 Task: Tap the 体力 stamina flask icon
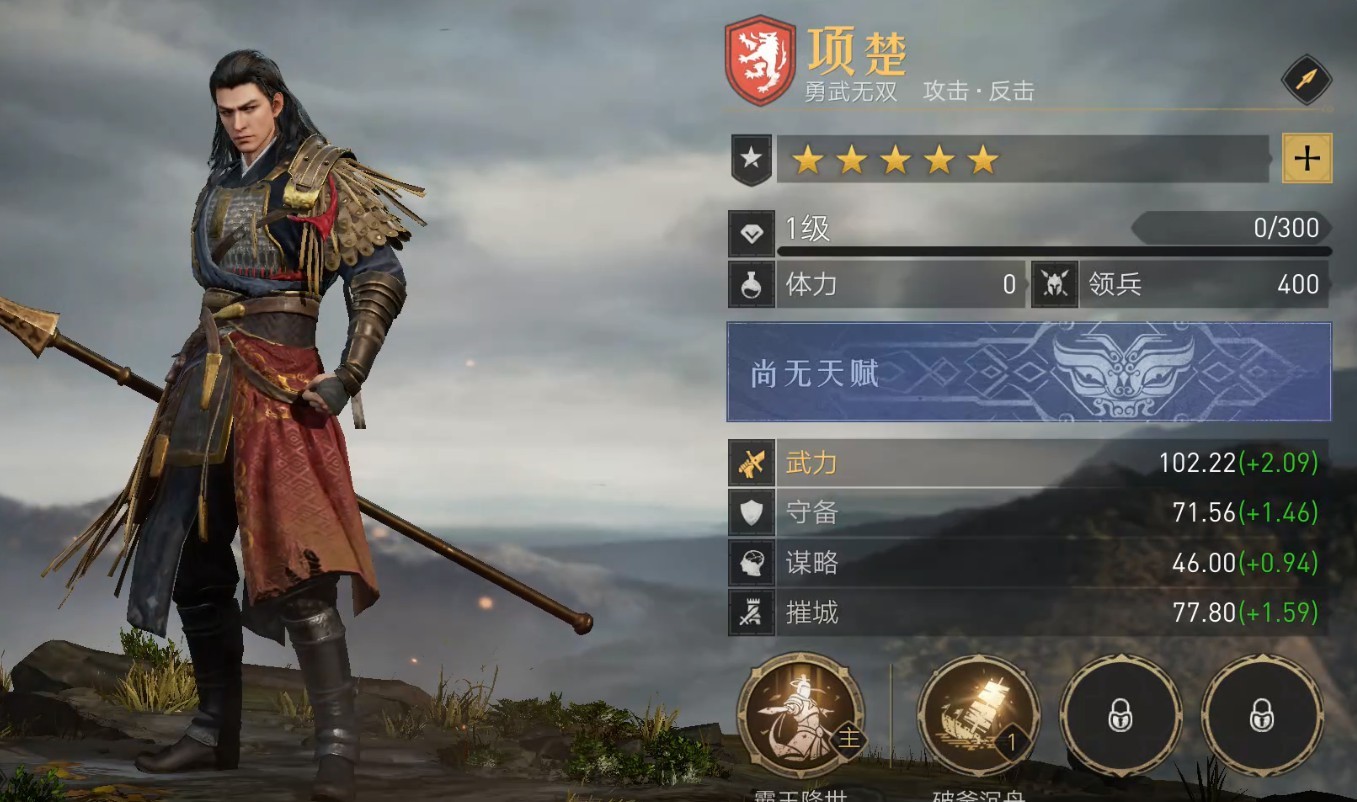(751, 286)
